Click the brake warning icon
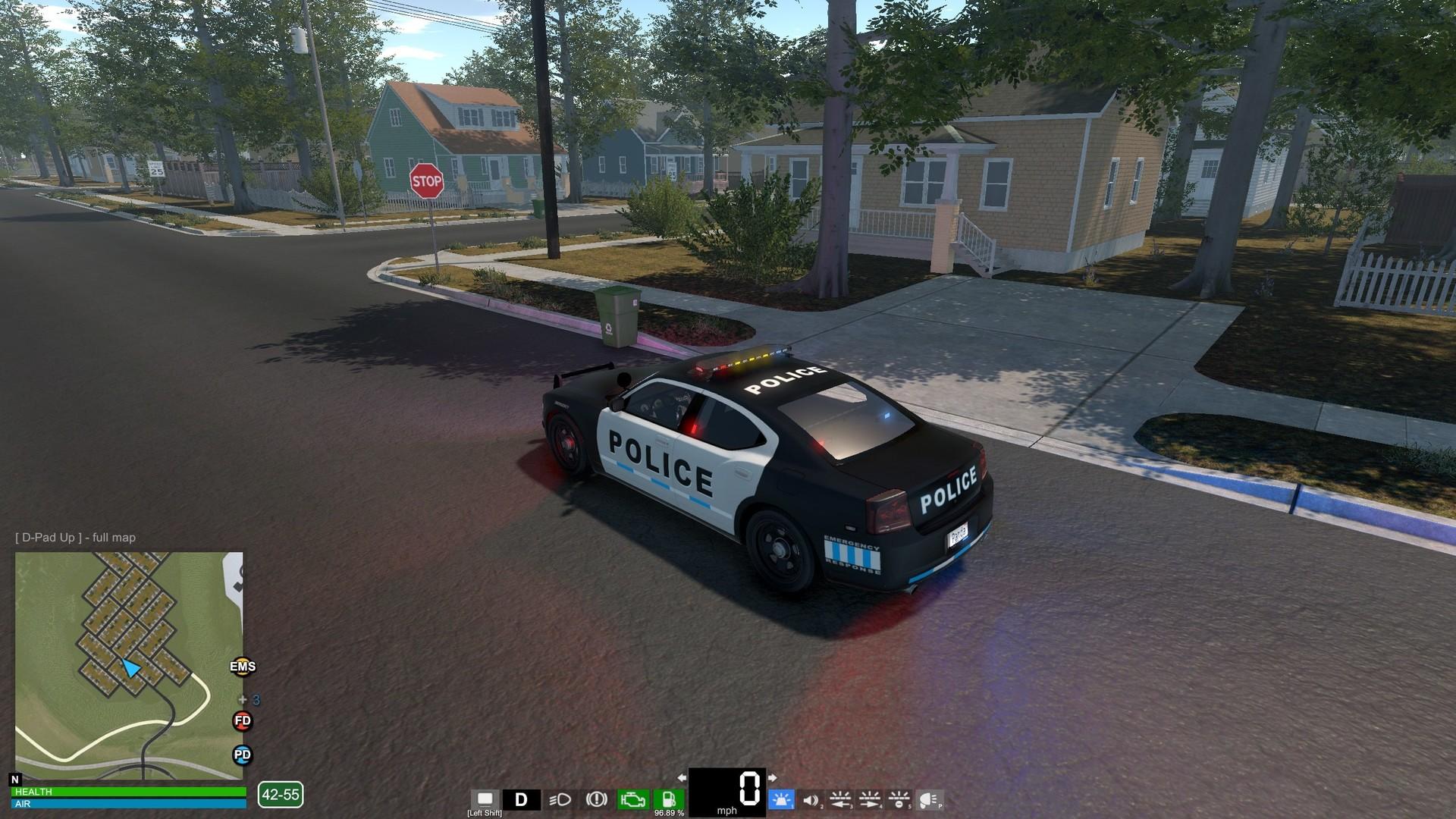Image resolution: width=1456 pixels, height=819 pixels. point(598,799)
